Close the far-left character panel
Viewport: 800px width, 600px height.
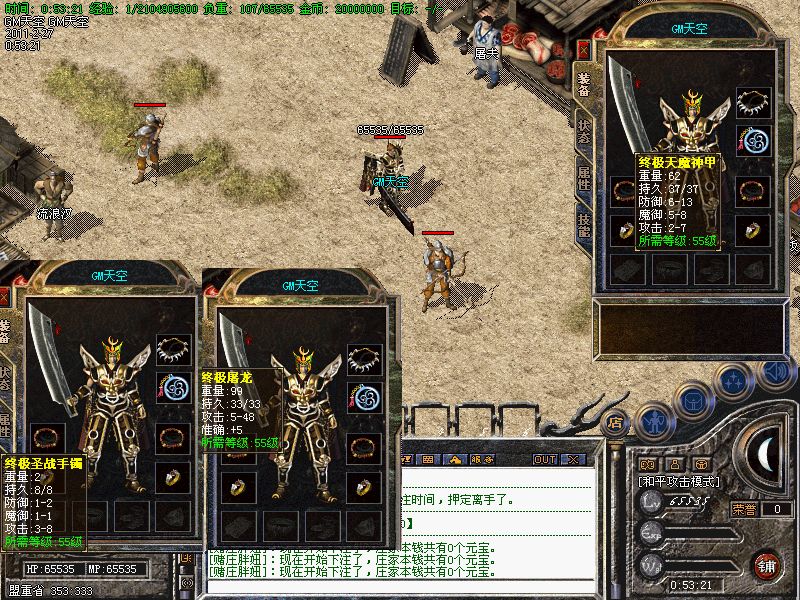pos(4,297)
